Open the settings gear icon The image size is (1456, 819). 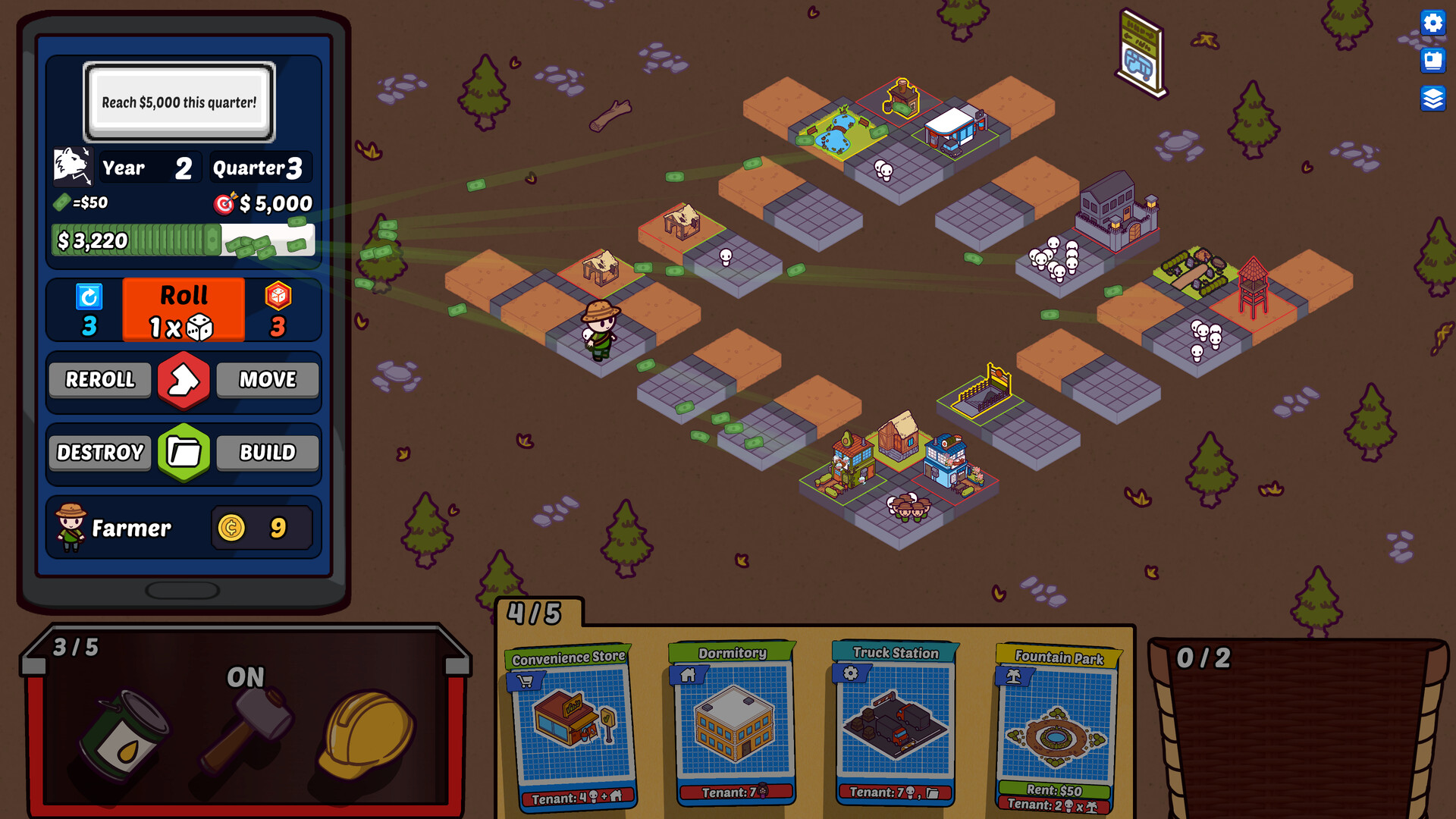1433,24
